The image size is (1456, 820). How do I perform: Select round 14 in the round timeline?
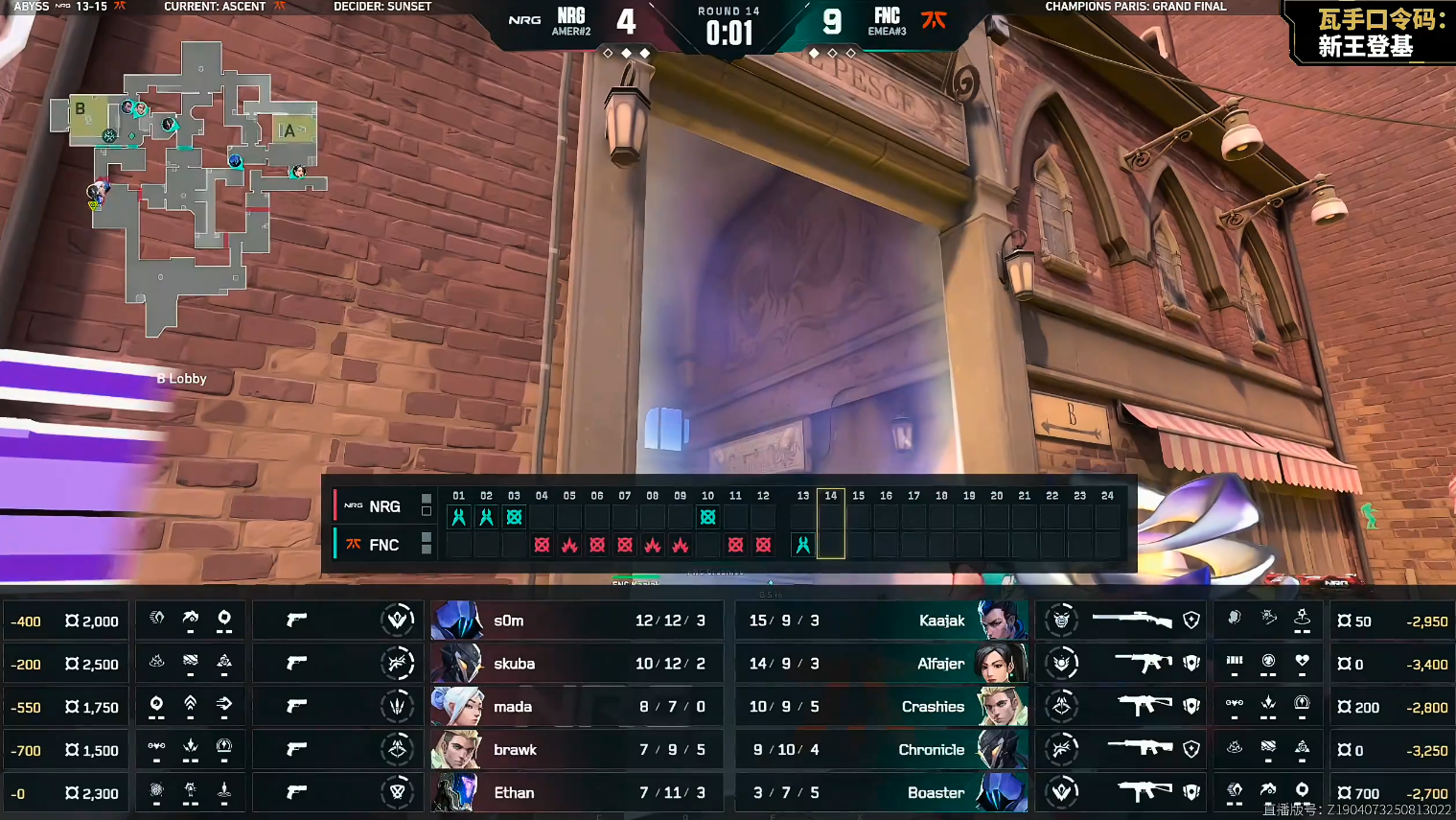831,523
